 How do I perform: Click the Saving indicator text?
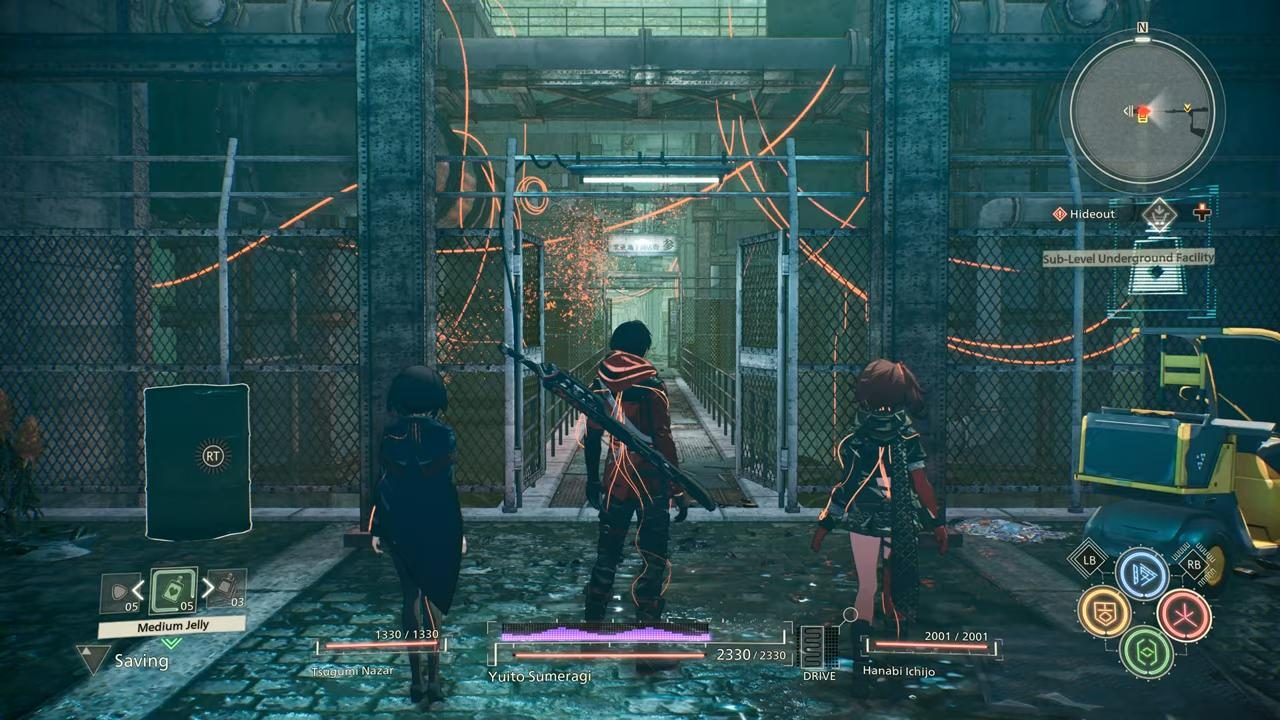(142, 660)
